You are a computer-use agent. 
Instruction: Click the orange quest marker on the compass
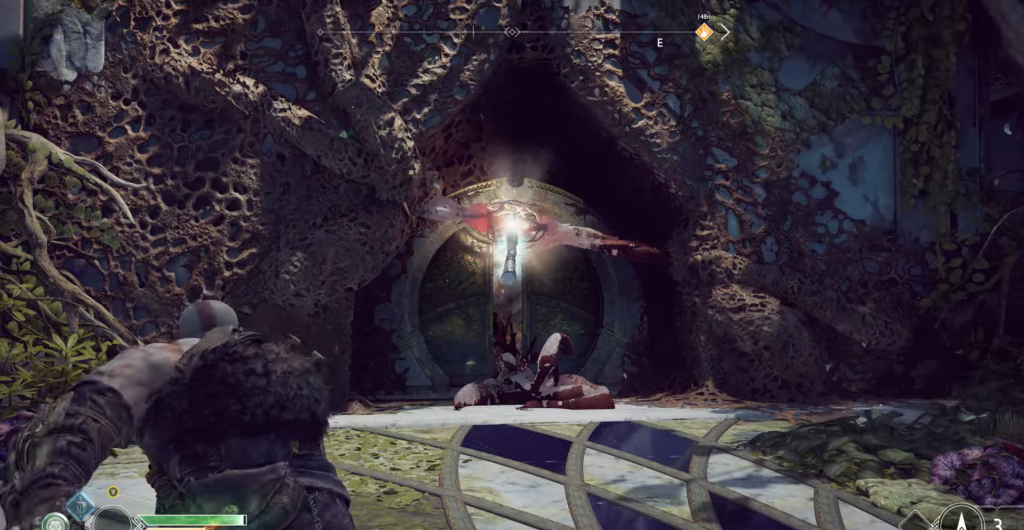coord(704,32)
